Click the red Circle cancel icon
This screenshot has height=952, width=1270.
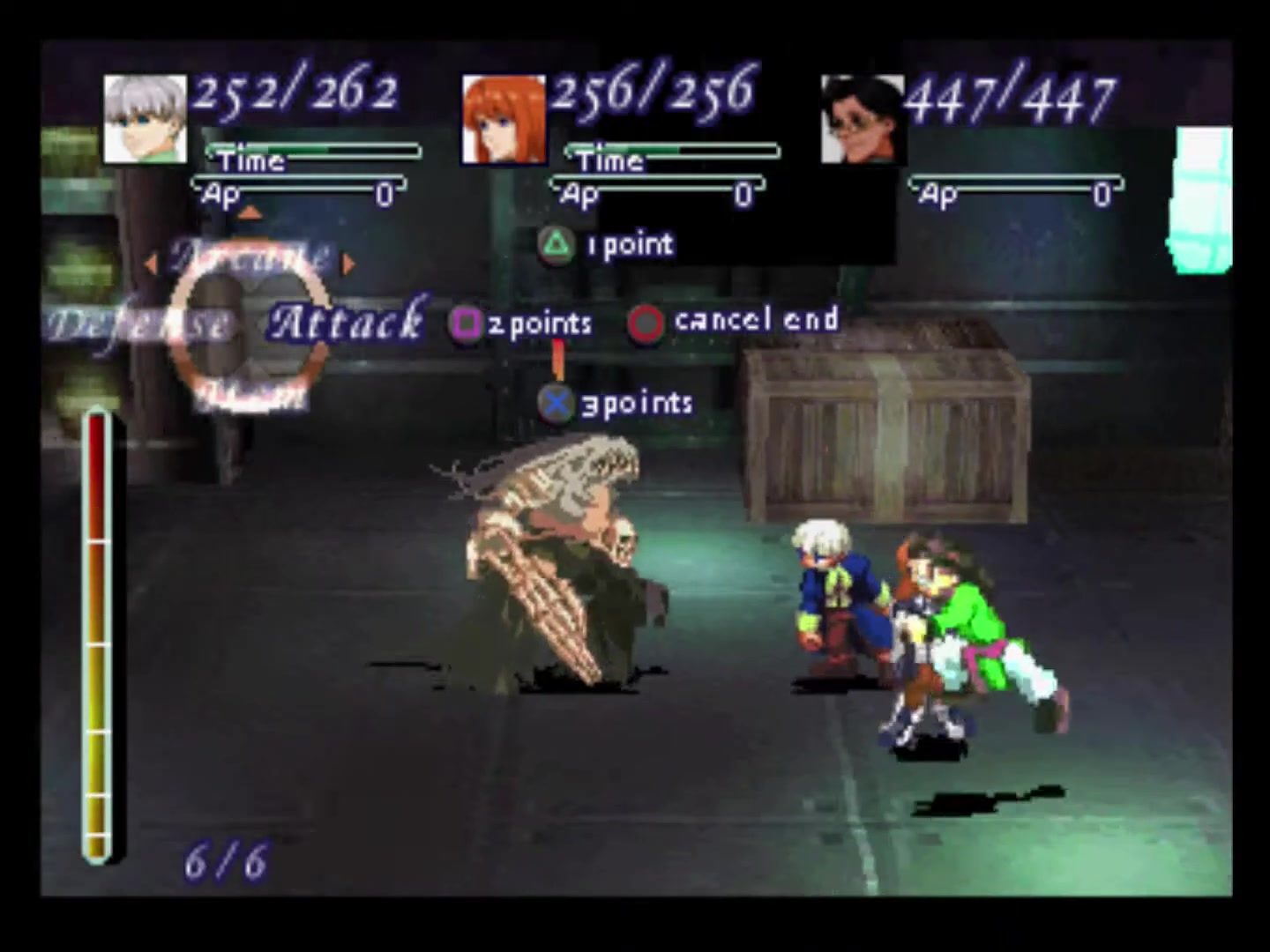[646, 323]
